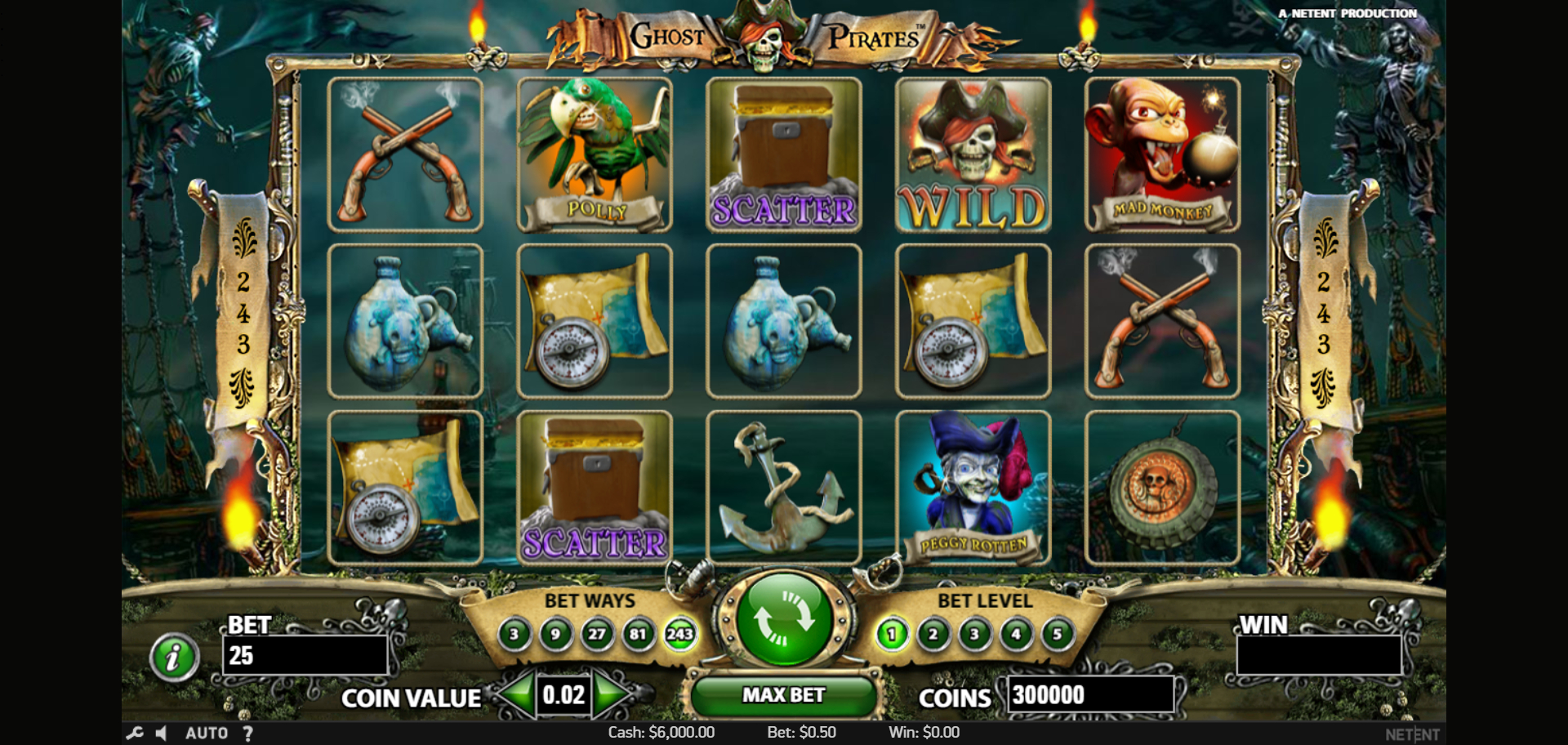Viewport: 1568px width, 745px height.
Task: Choose bet level 3
Action: coord(974,634)
